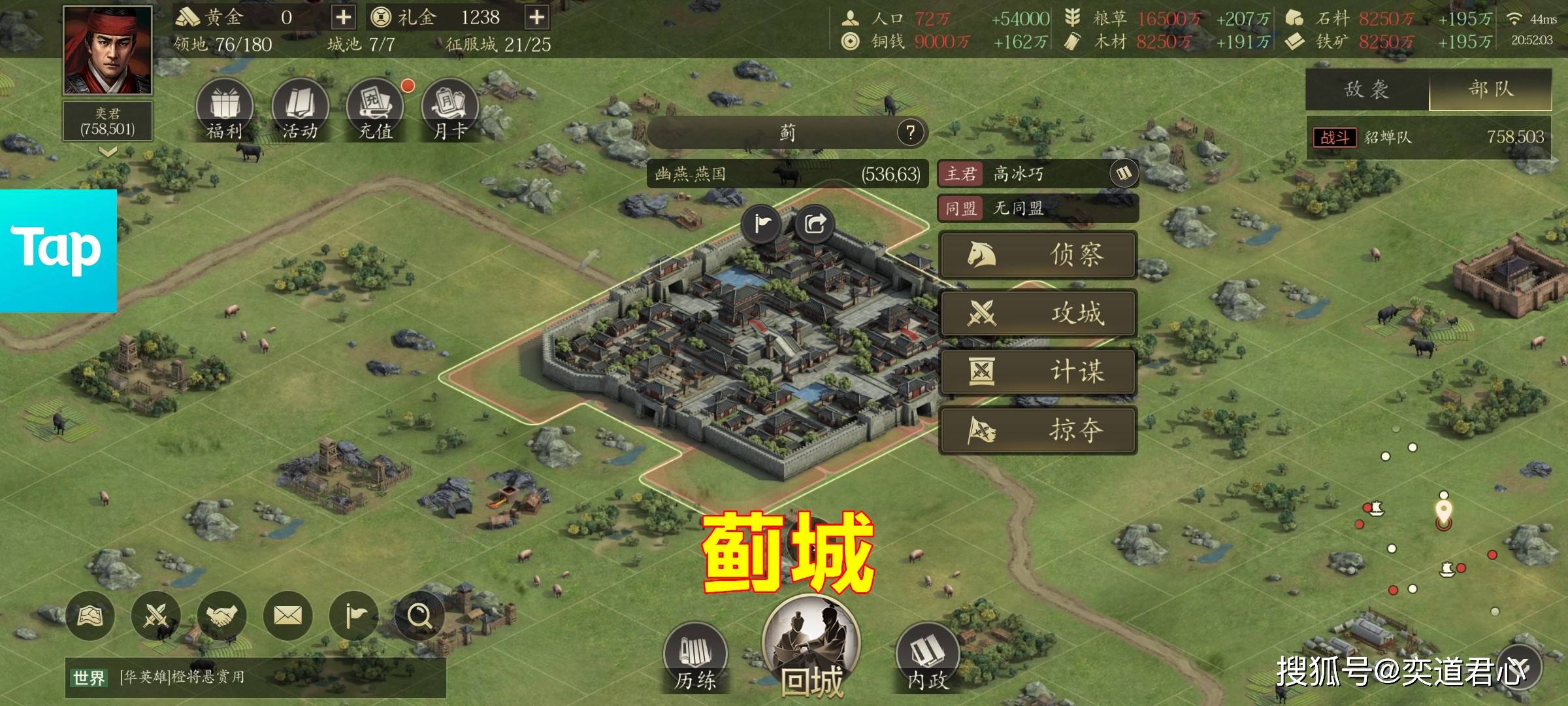Screen dimensions: 1568x706
Task: Open the 月卡 monthly card icon
Action: (x=450, y=110)
